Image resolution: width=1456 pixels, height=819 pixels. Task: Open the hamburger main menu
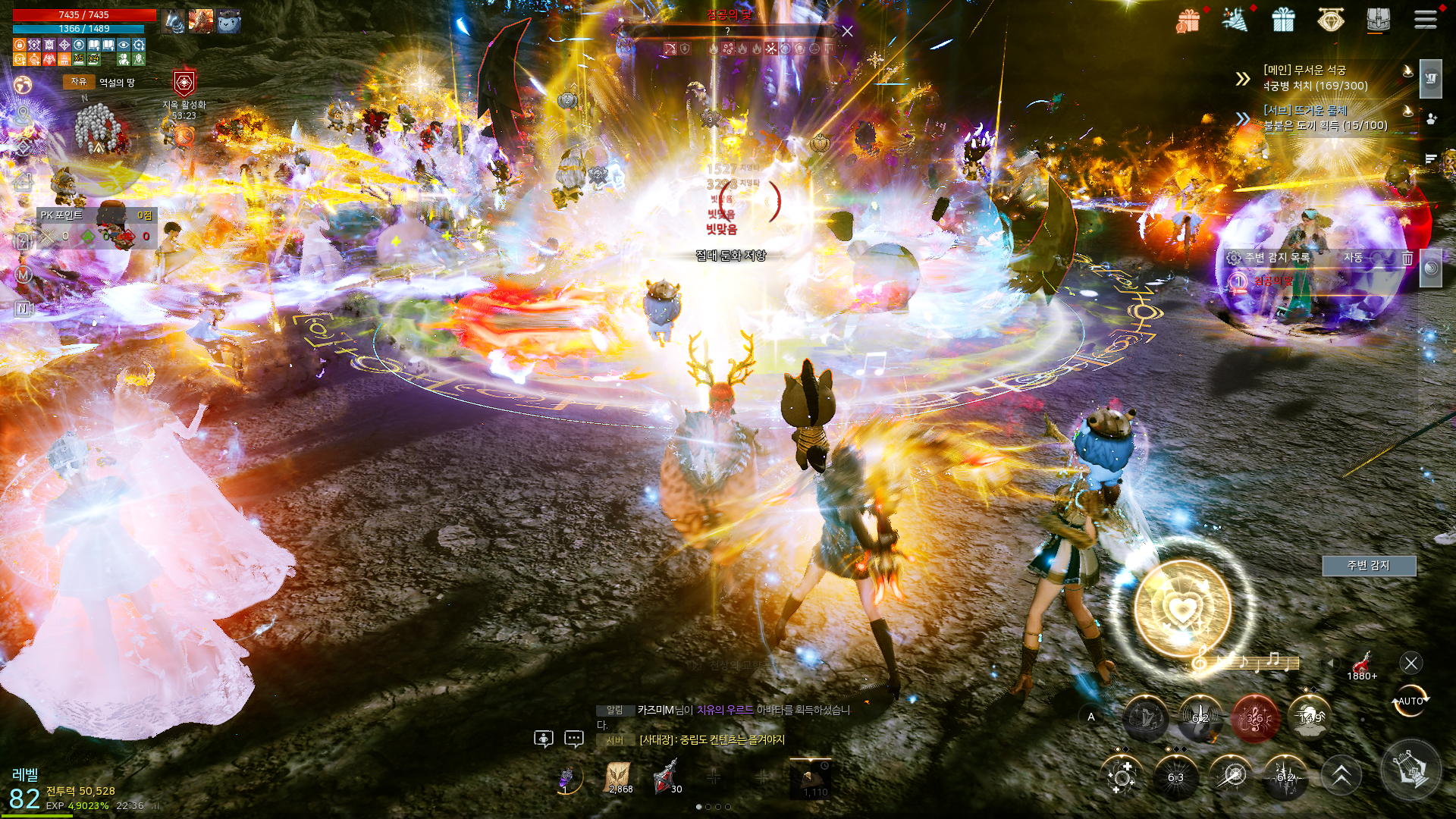point(1425,20)
